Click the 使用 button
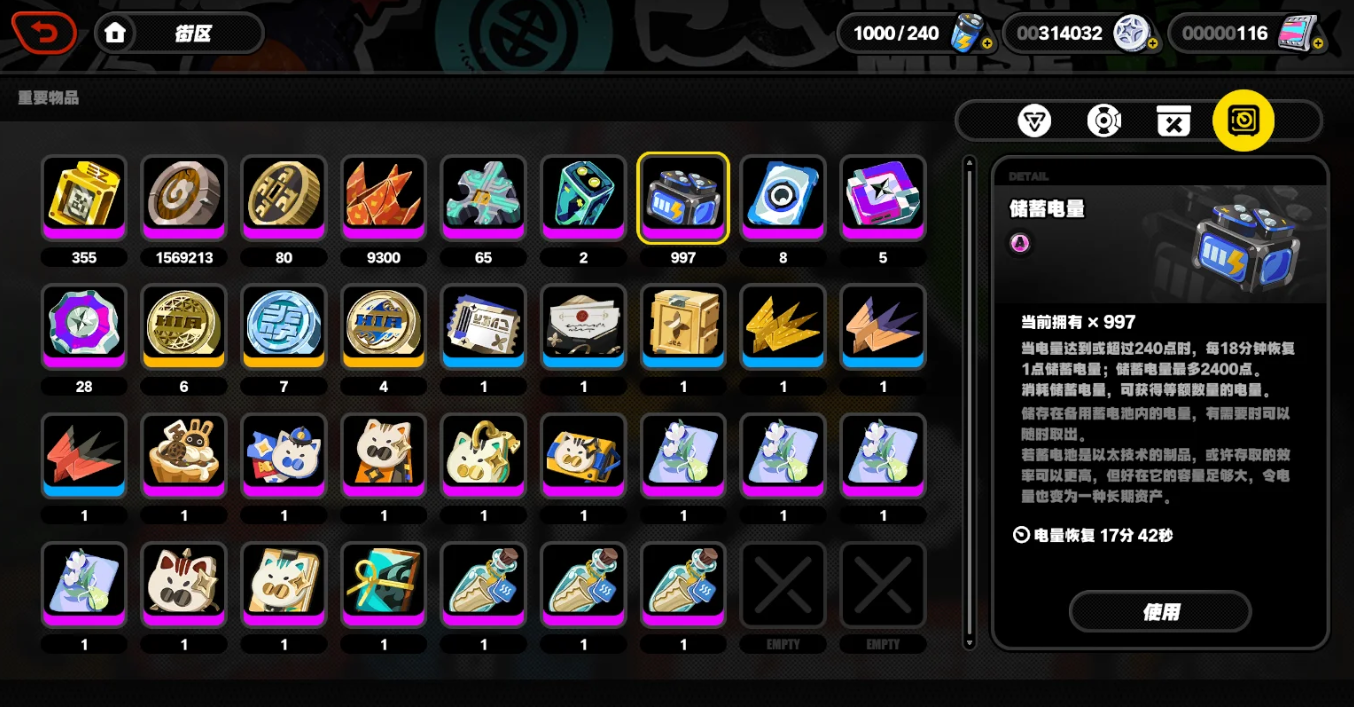The image size is (1354, 707). [x=1160, y=611]
